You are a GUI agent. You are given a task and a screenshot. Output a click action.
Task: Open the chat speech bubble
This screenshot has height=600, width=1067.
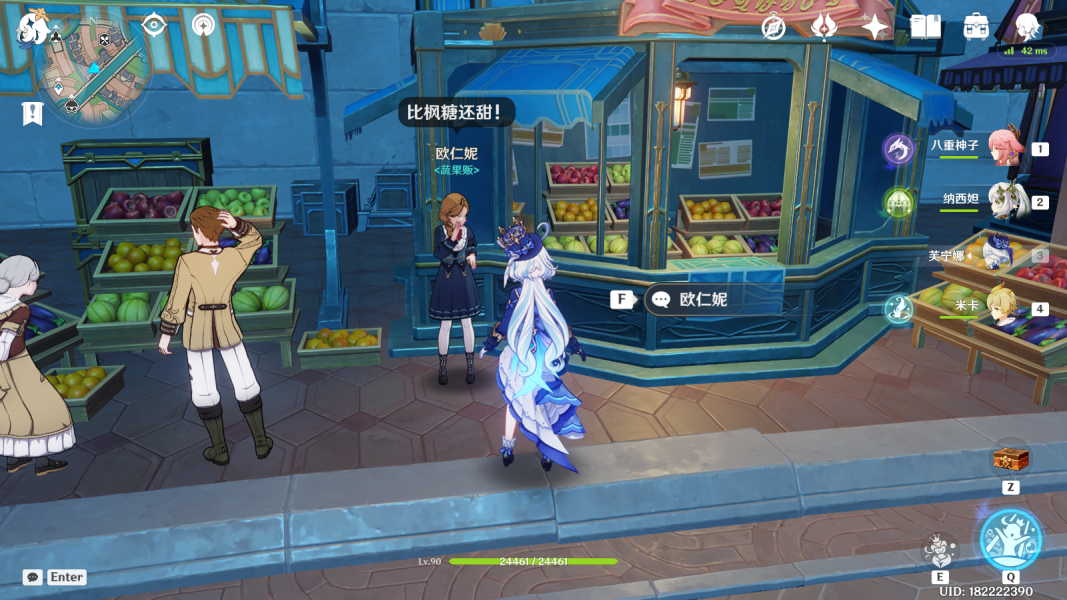[33, 577]
